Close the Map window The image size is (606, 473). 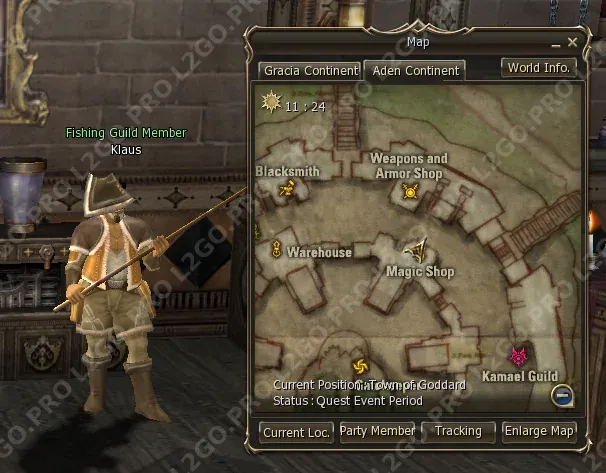(x=572, y=43)
